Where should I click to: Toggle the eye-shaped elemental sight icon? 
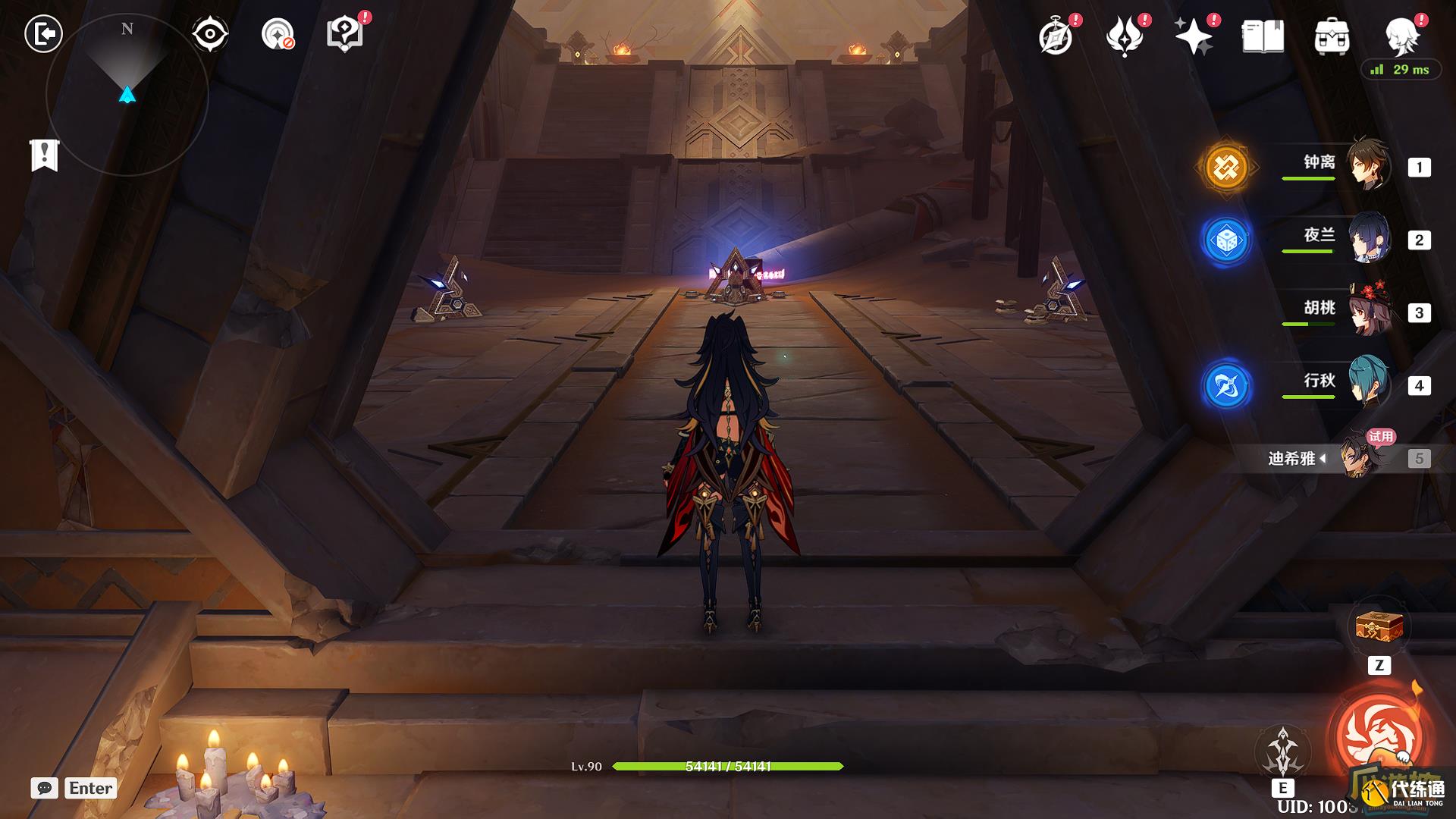(x=209, y=34)
